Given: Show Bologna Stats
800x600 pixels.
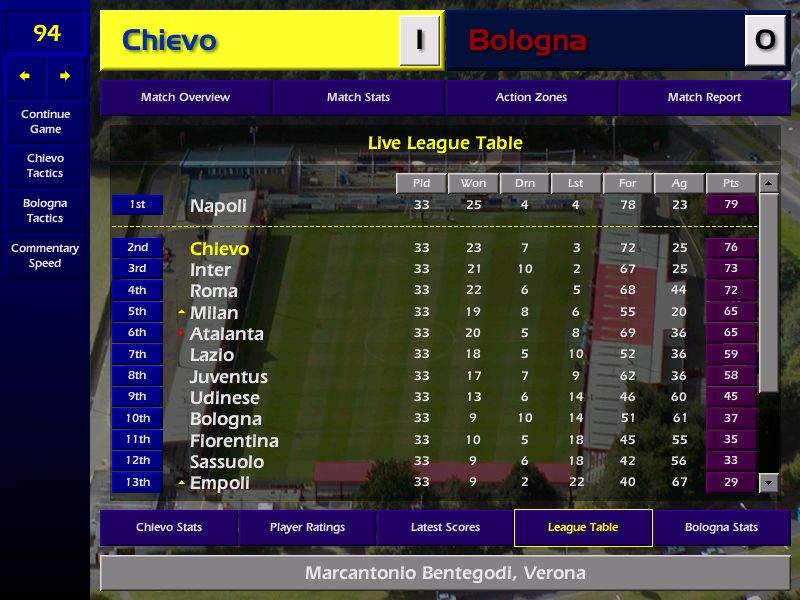Looking at the screenshot, I should click(x=721, y=527).
